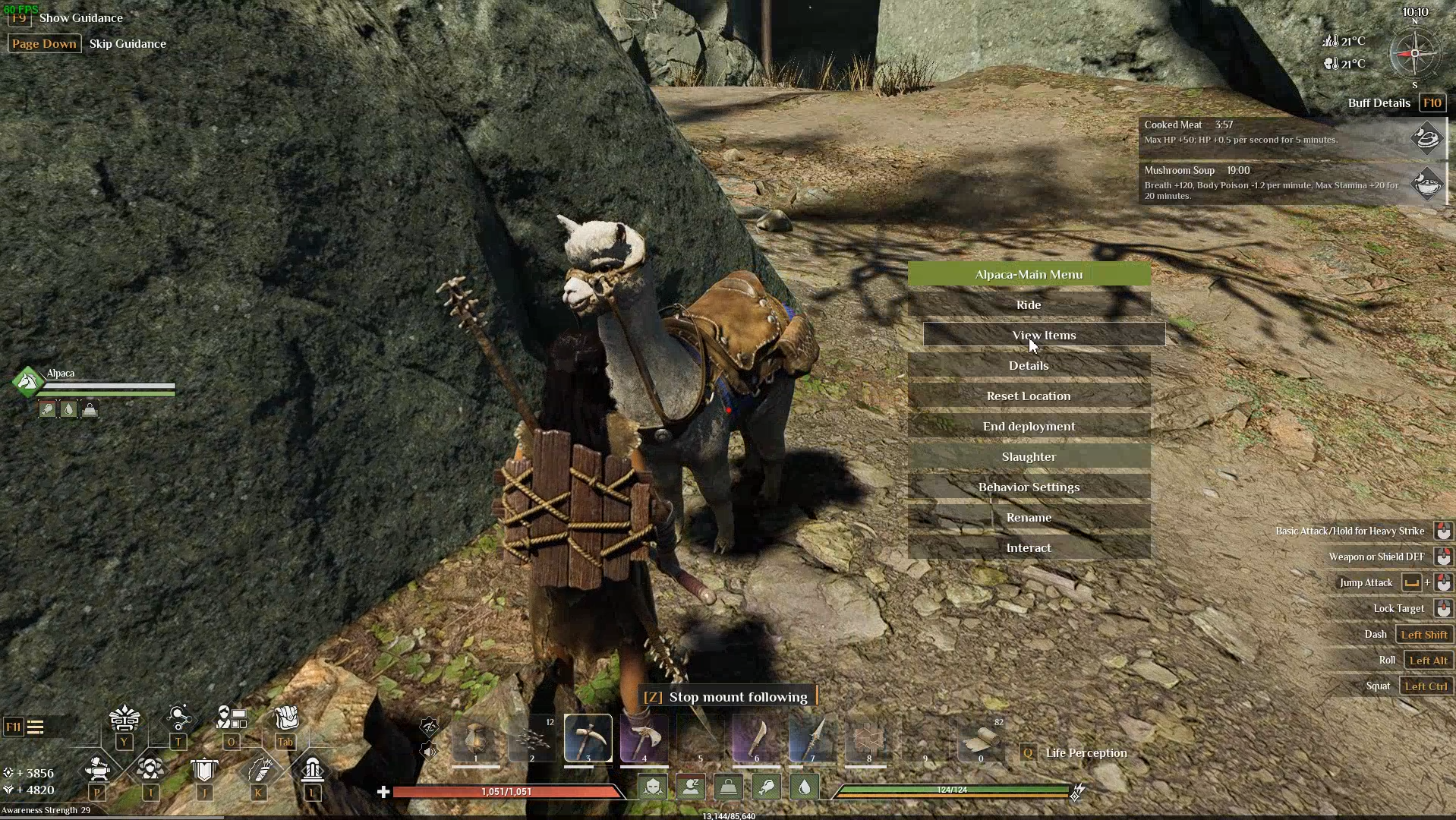
Task: Choose the Interact menu entry
Action: click(x=1029, y=547)
